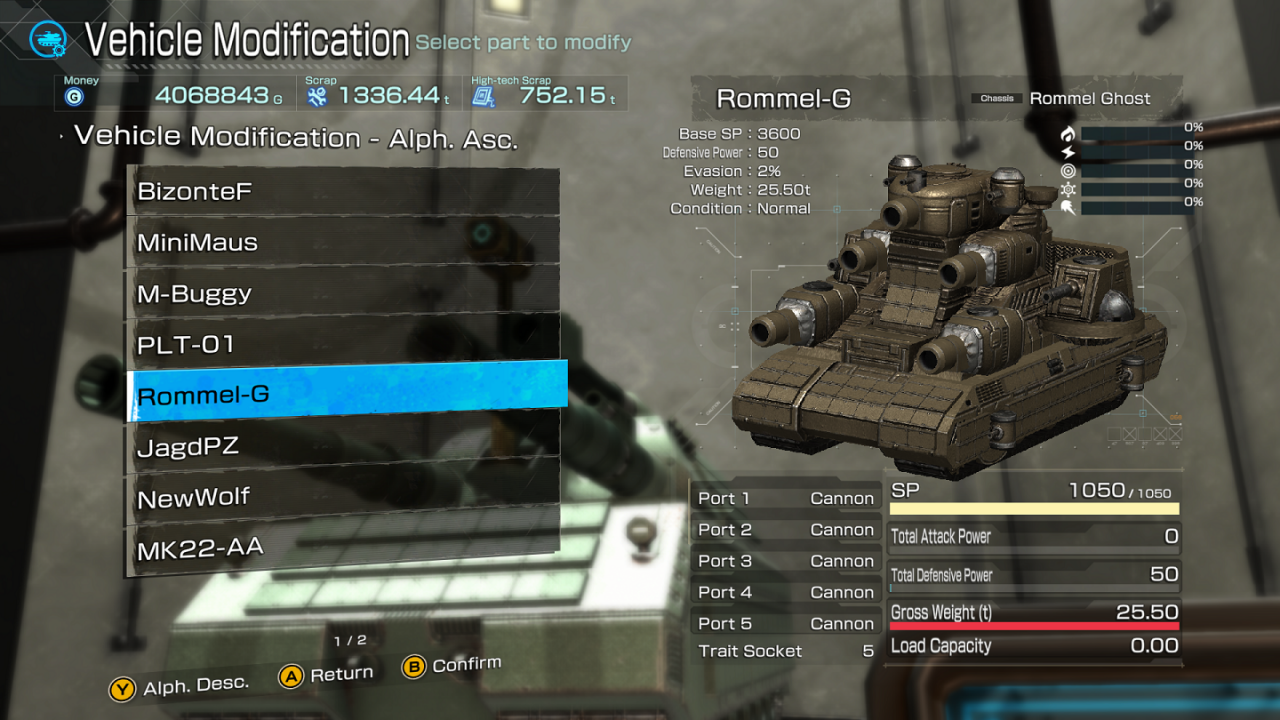Select the Port 1 Cannon row
This screenshot has width=1280, height=720.
785,498
